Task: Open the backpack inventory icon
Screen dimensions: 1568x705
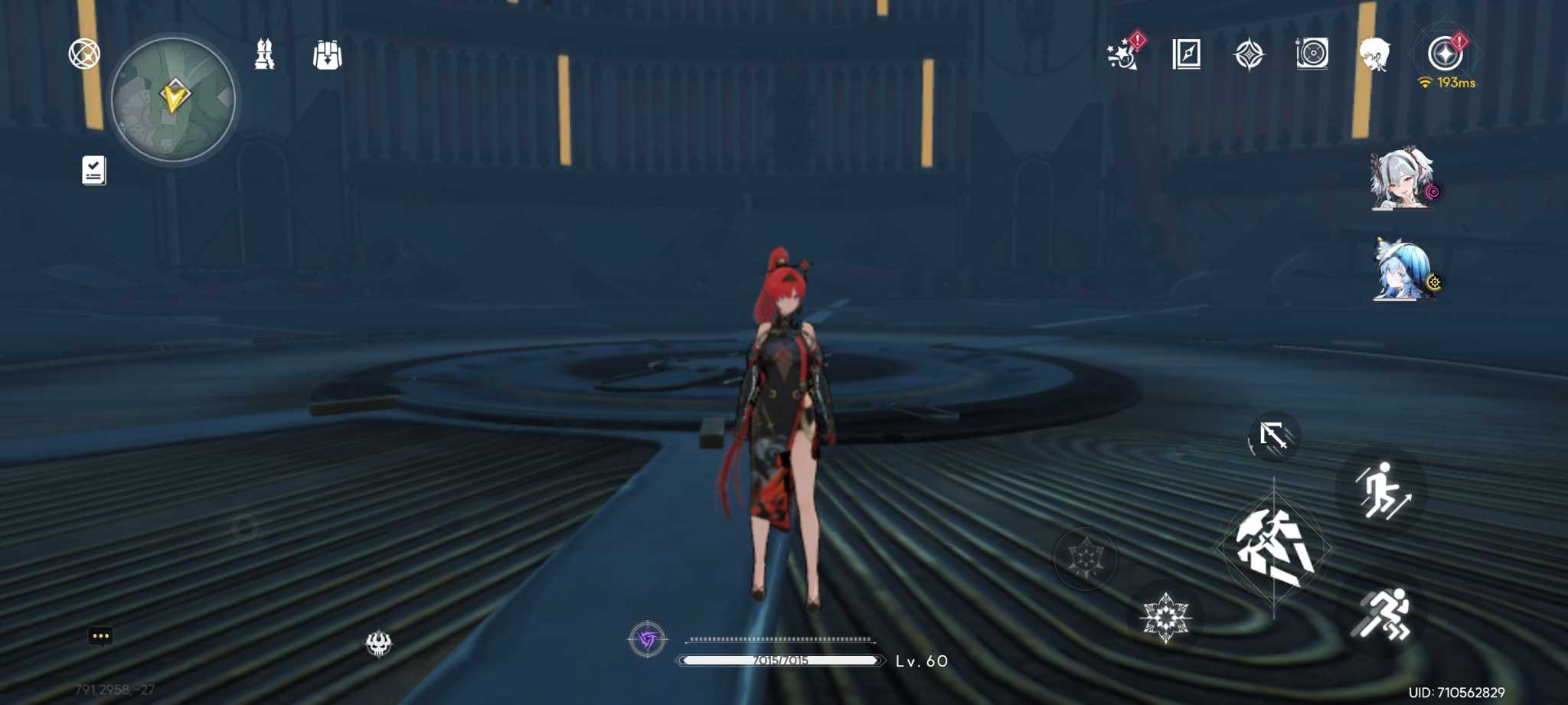Action: 328,54
